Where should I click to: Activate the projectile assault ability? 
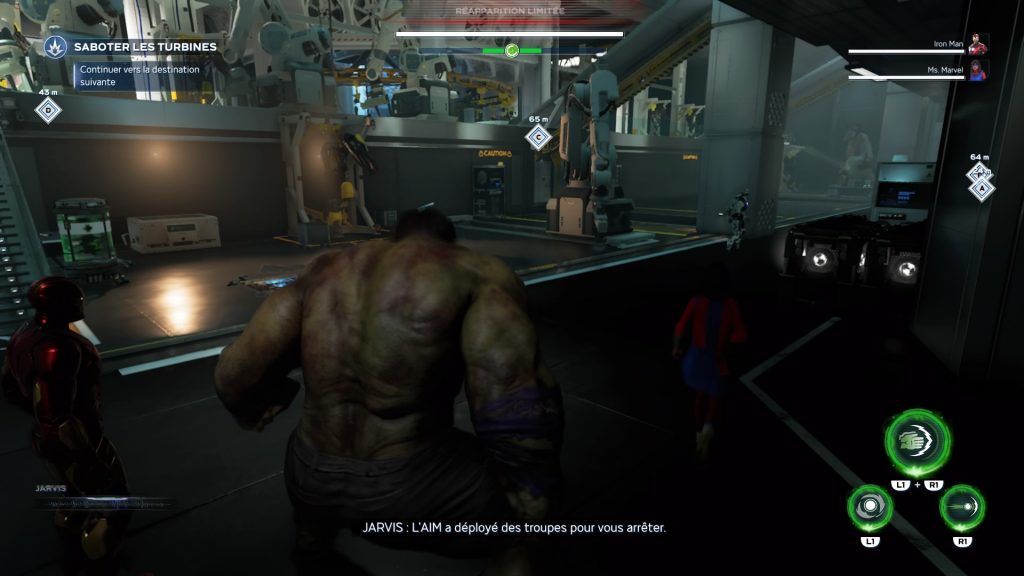pos(963,508)
